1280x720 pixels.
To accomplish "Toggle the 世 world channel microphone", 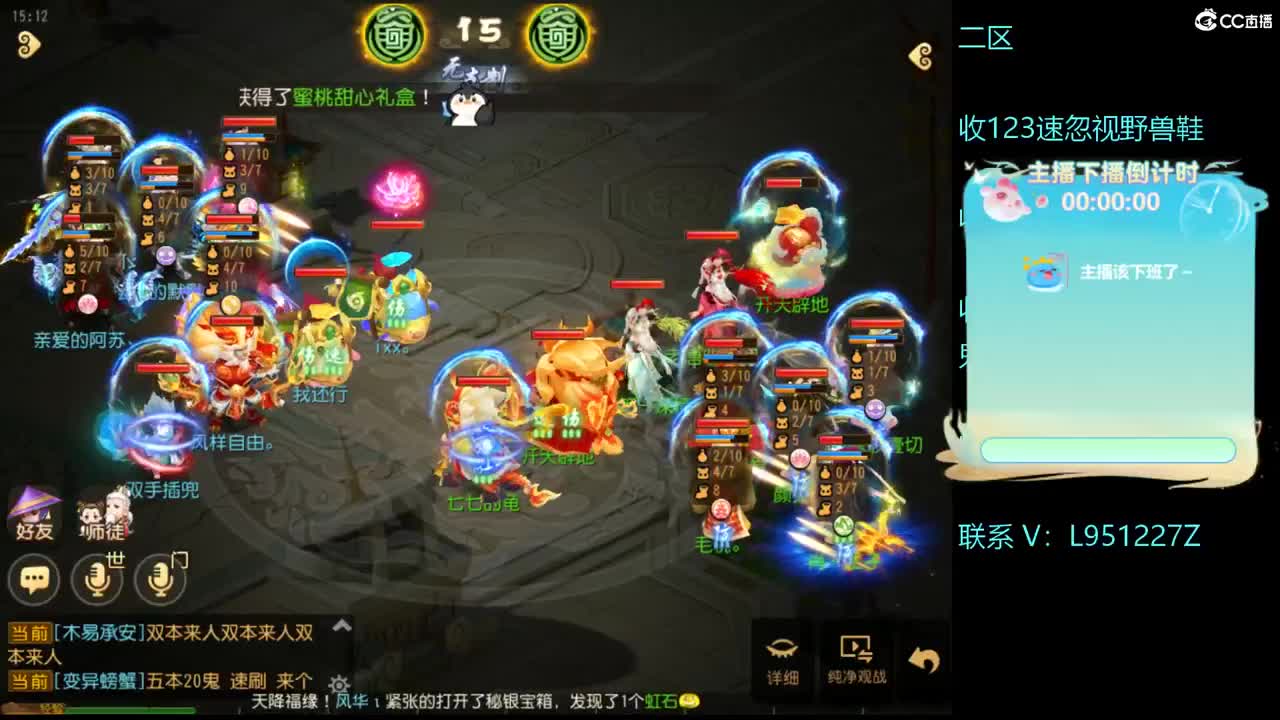I will coord(97,578).
